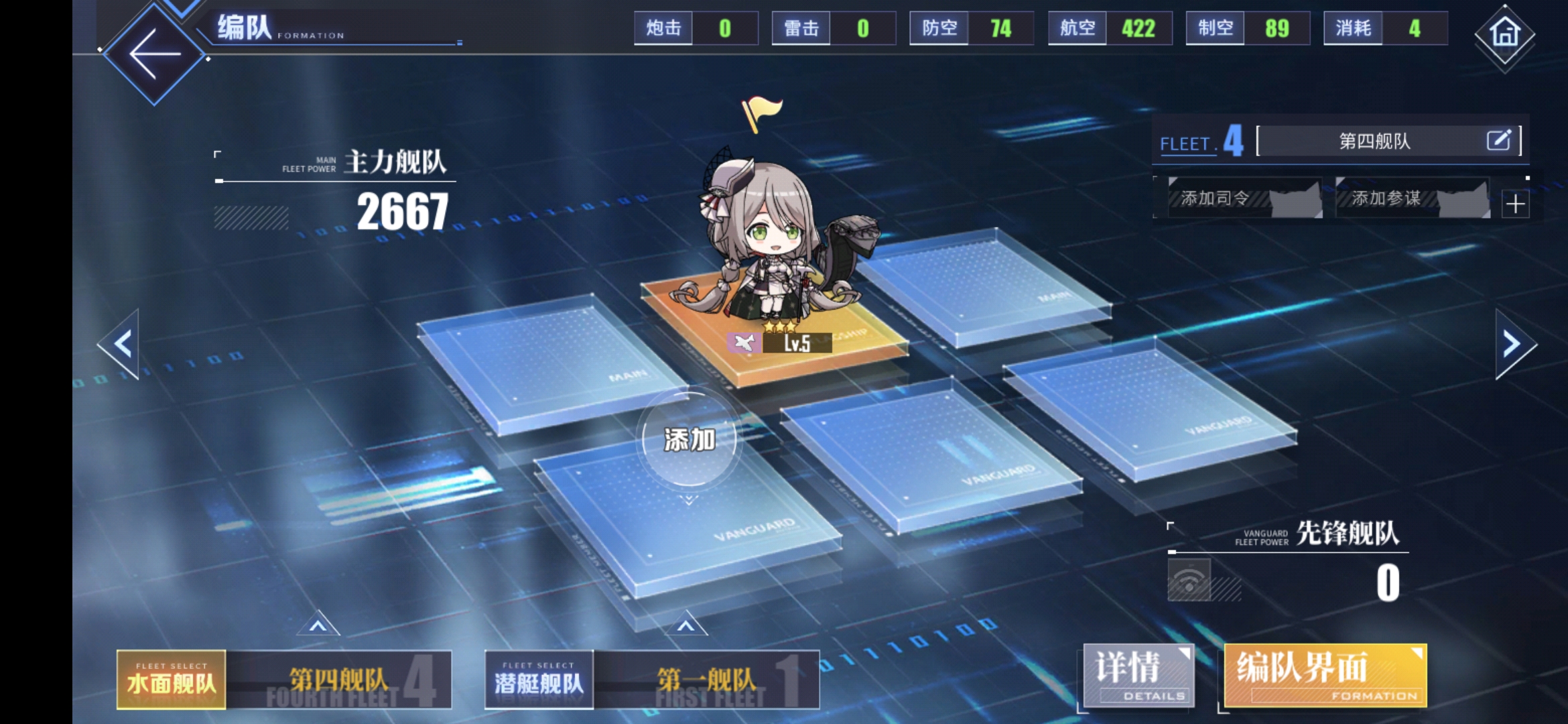Click the pencil icon to rename the fleet

[1501, 141]
